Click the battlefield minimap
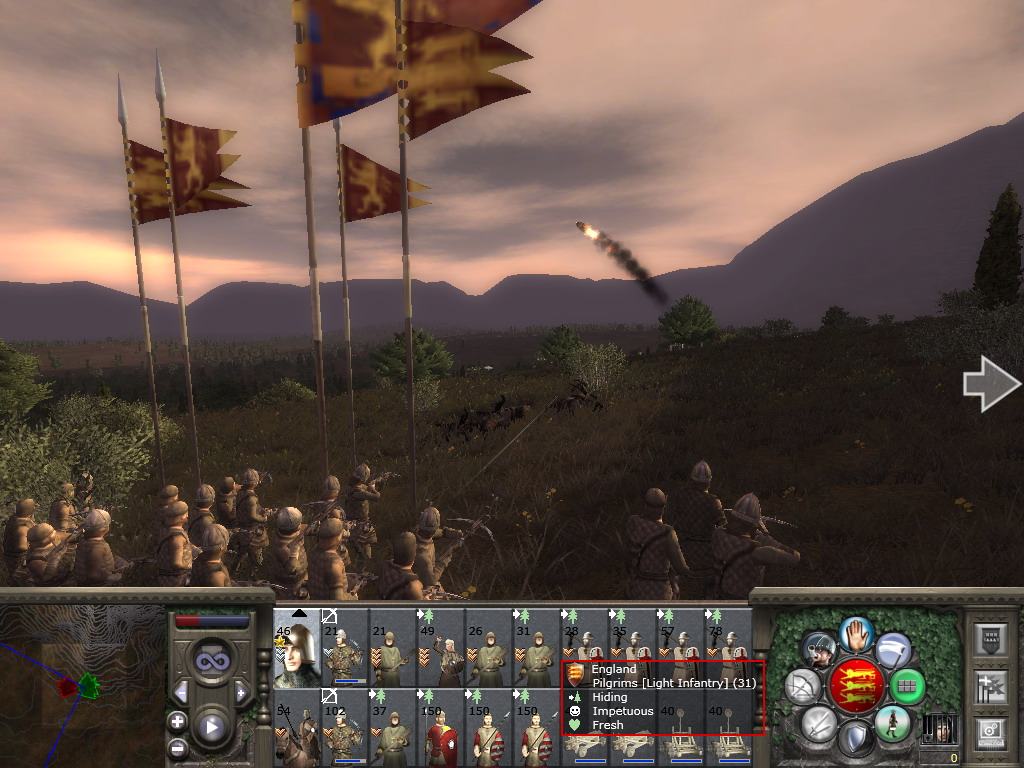1024x768 pixels. pos(82,685)
